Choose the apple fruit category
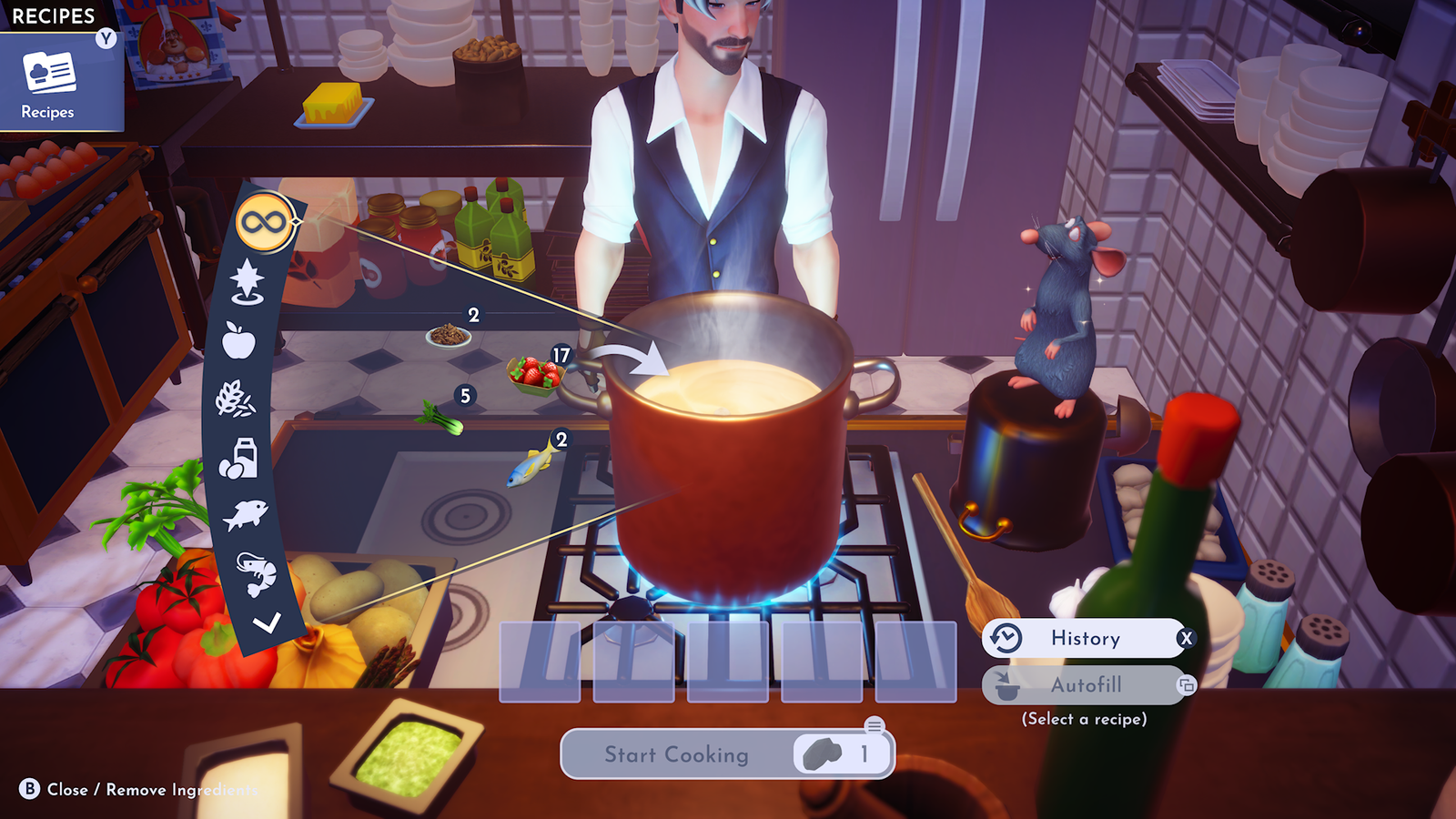This screenshot has height=819, width=1456. pos(238,341)
